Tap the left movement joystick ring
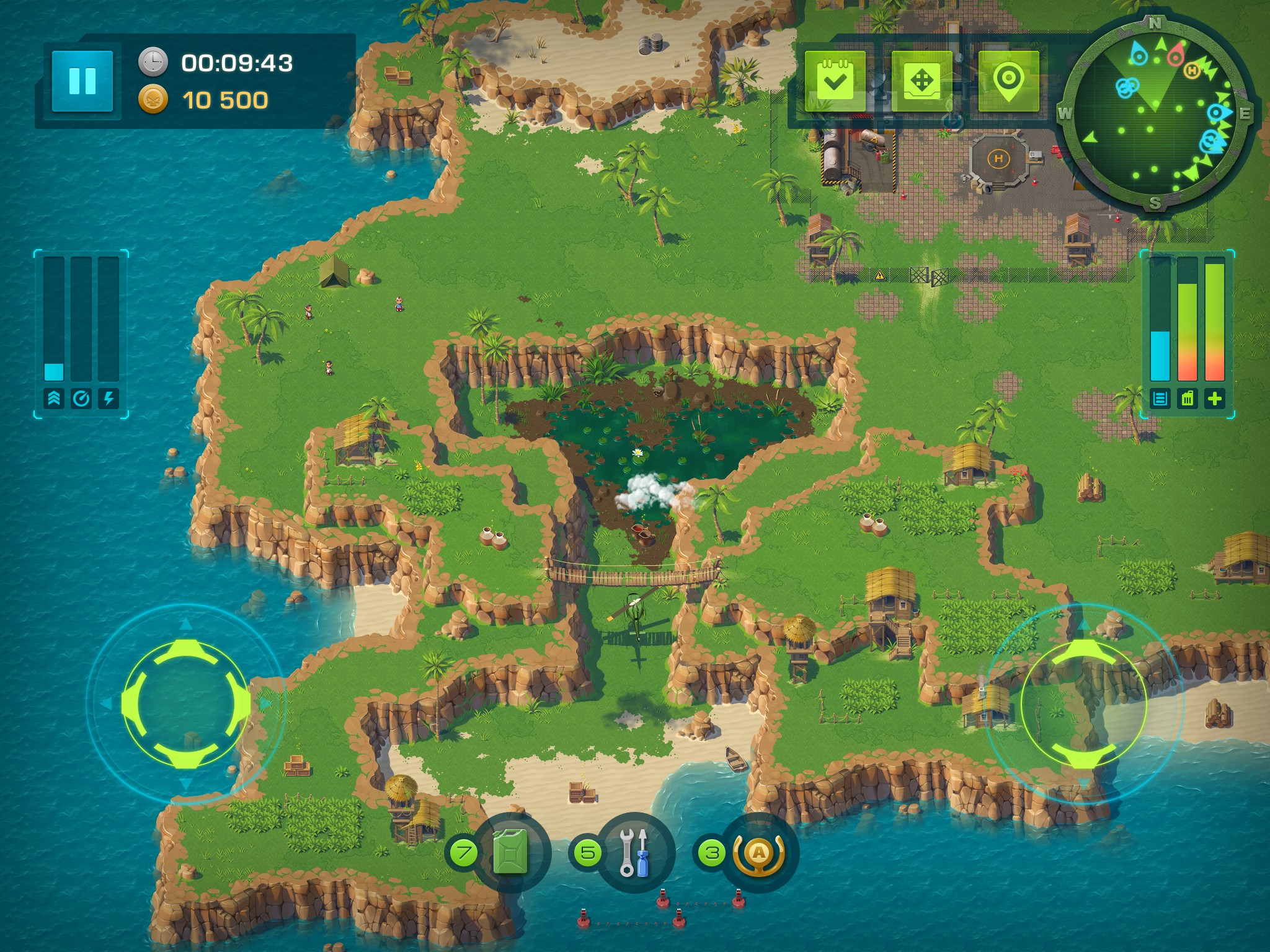The height and width of the screenshot is (952, 1270). coord(186,703)
